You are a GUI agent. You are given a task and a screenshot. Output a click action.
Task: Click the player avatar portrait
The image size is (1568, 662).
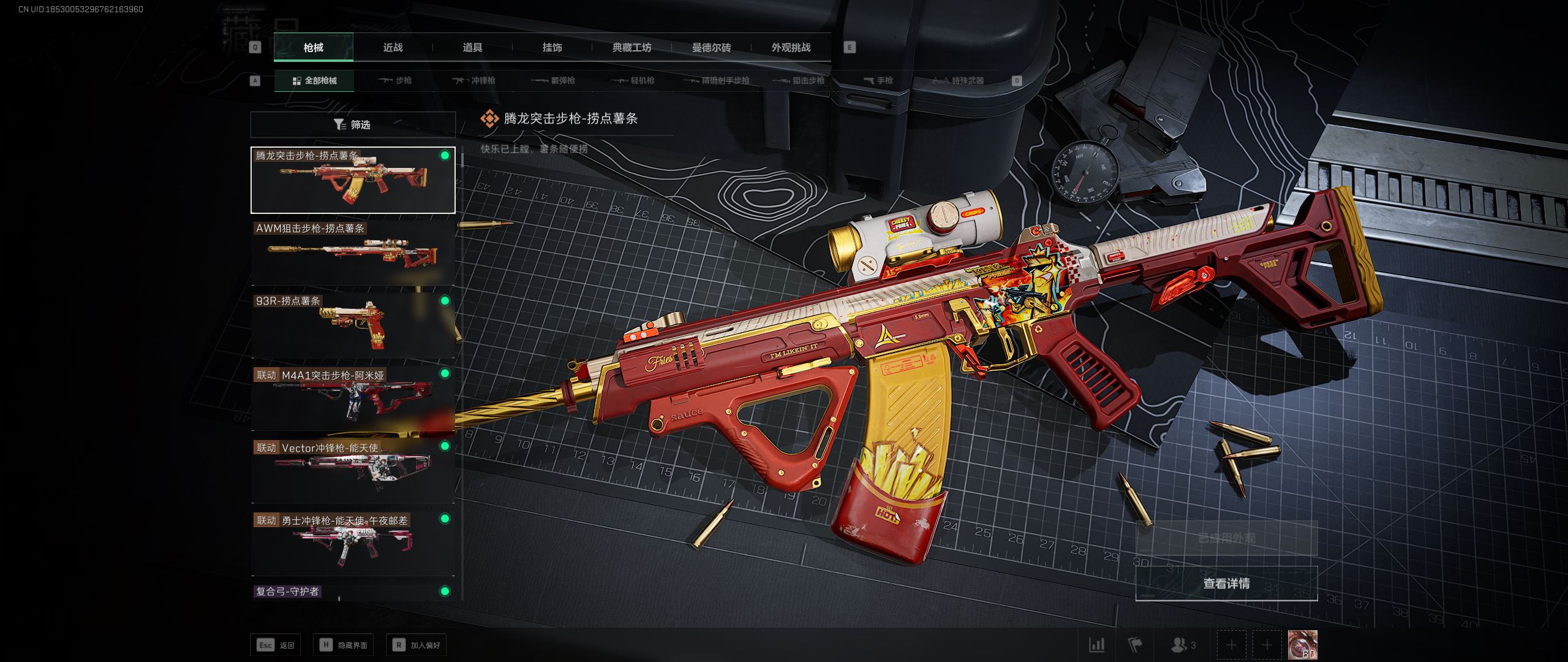[x=1302, y=645]
